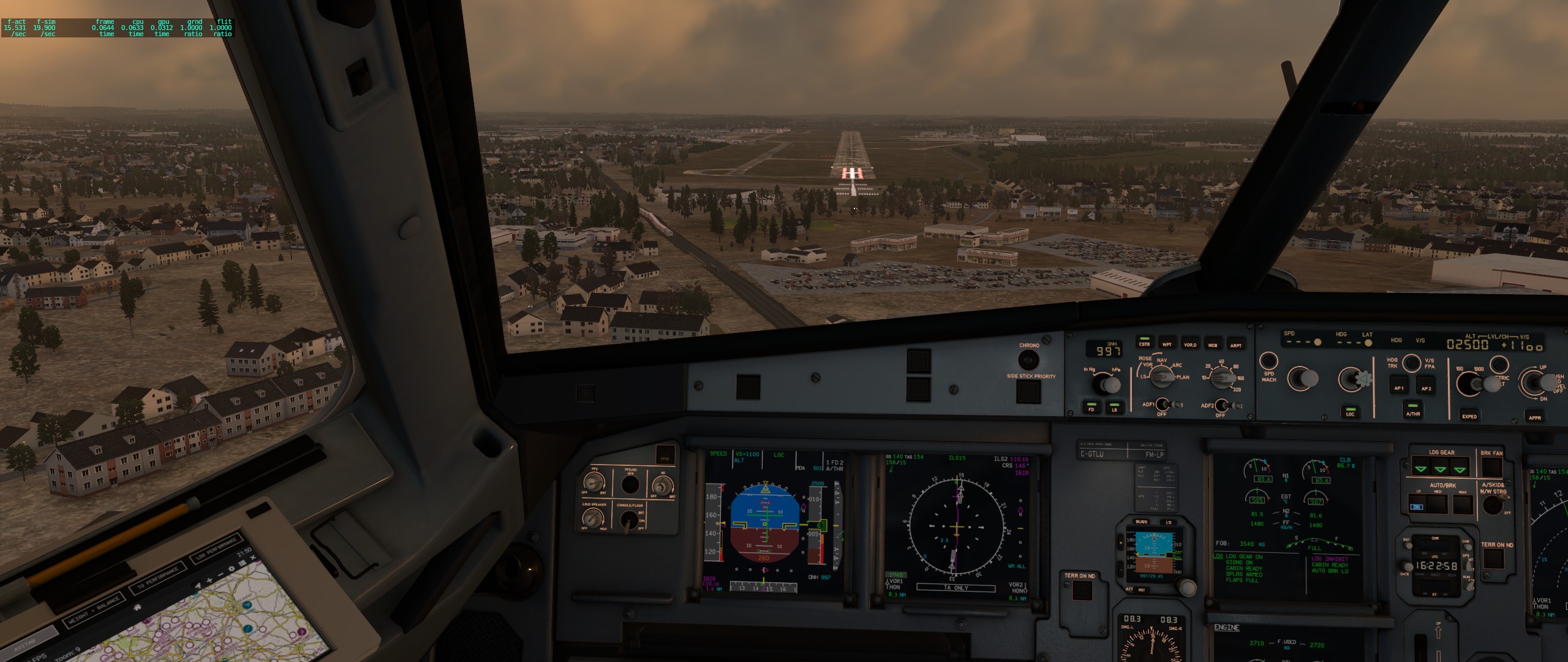Image resolution: width=1568 pixels, height=662 pixels.
Task: Turn on the BRK FAN button
Action: point(1491,467)
